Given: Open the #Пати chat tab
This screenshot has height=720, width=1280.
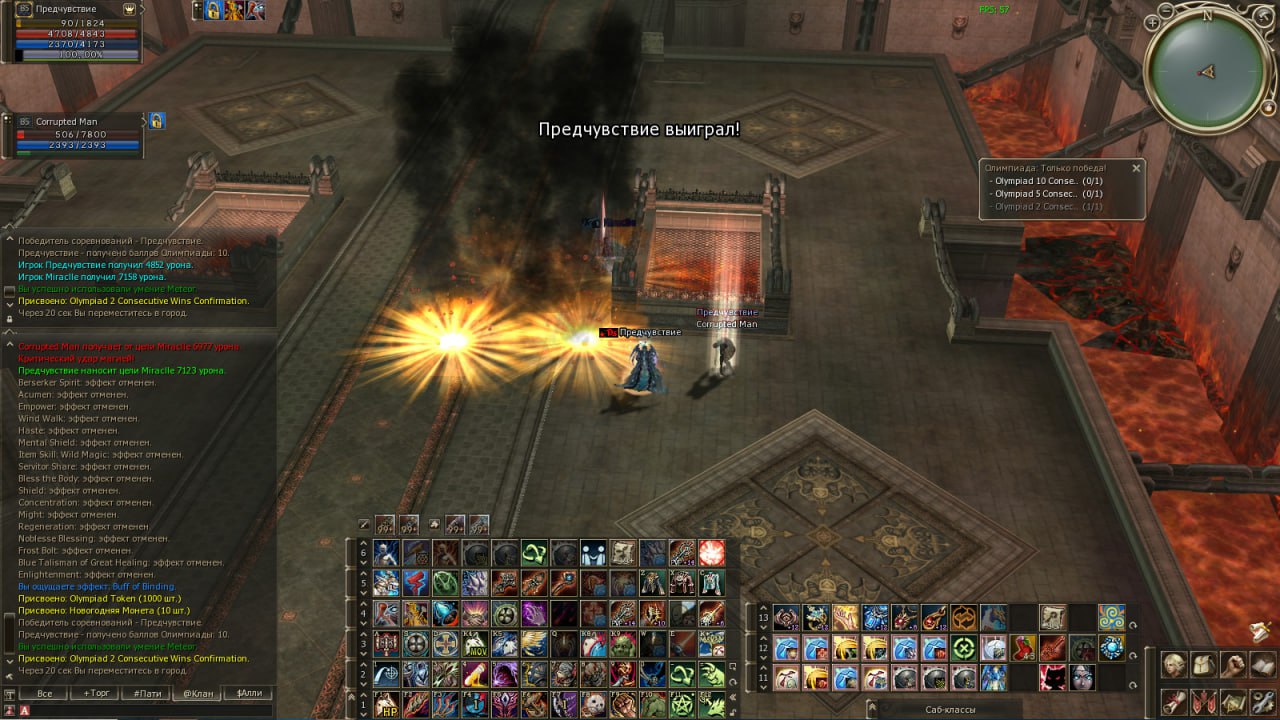Looking at the screenshot, I should (146, 693).
